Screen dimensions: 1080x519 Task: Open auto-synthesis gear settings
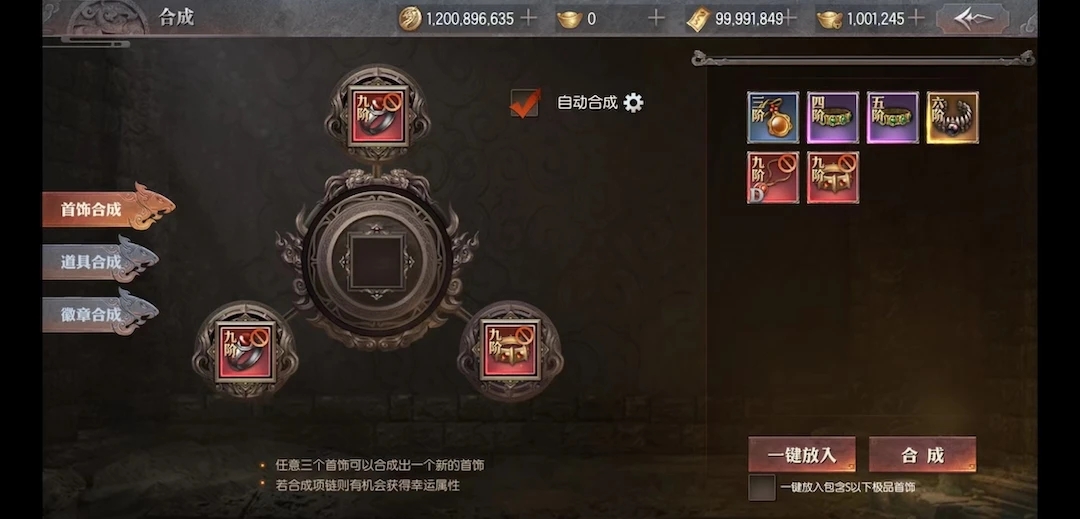pos(633,102)
